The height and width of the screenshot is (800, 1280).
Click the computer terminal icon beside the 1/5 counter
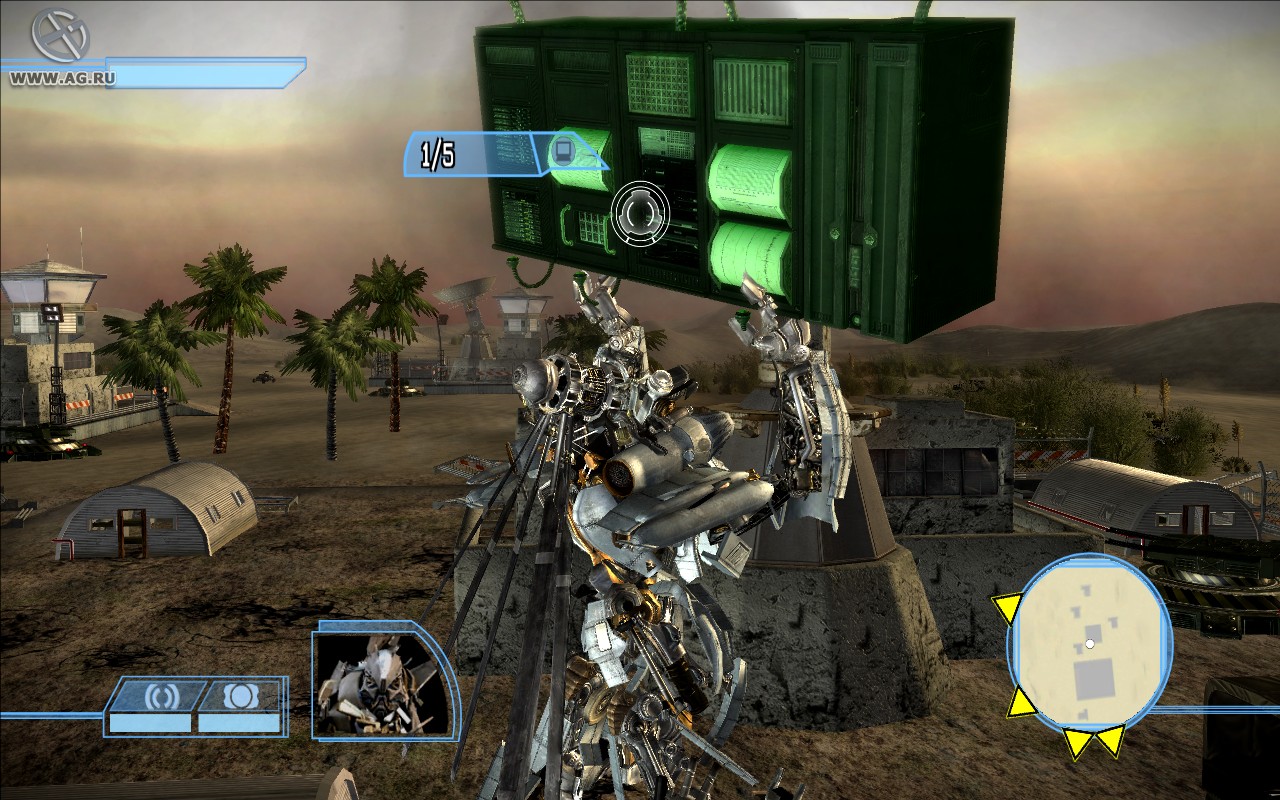click(x=562, y=148)
